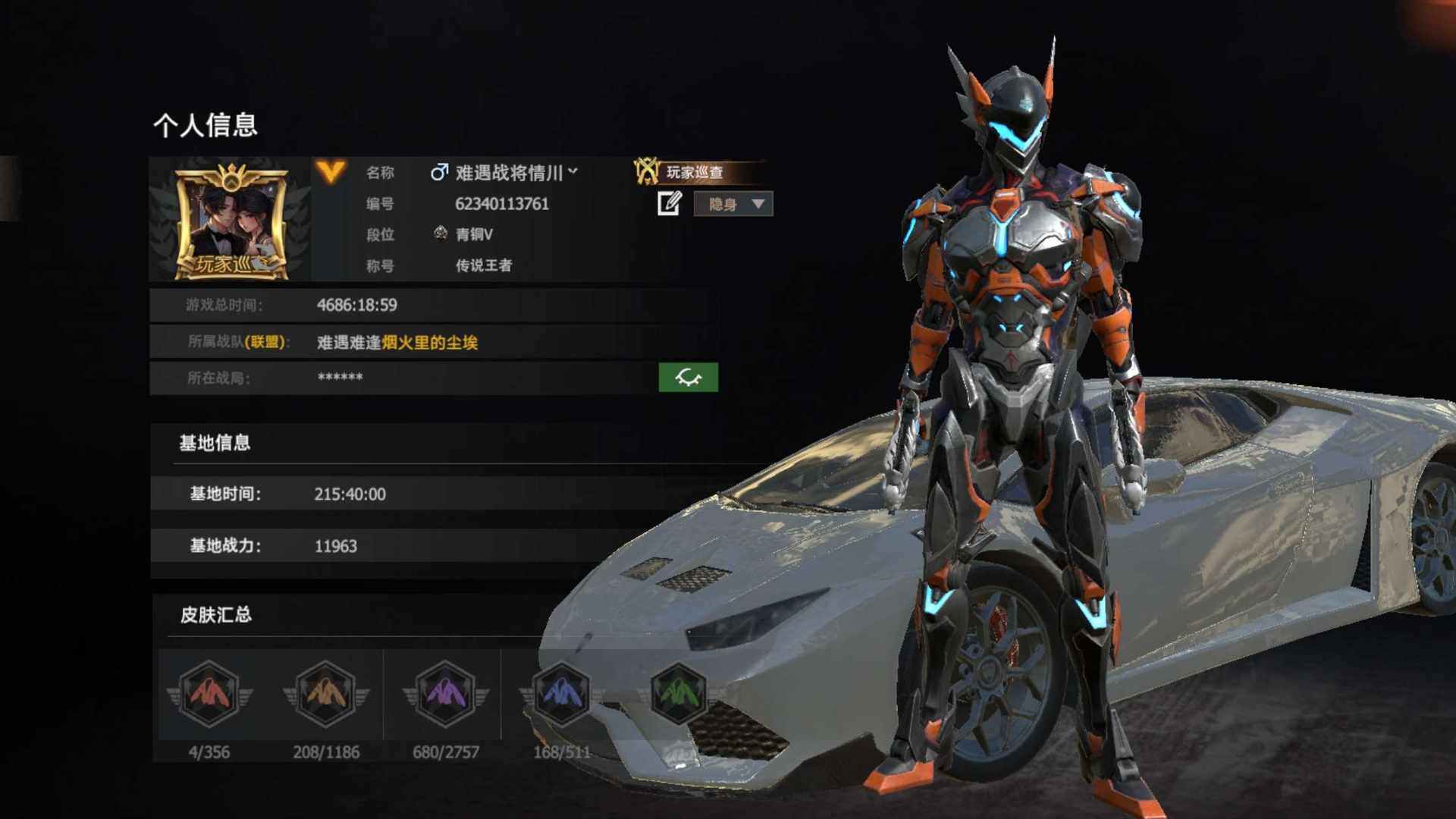This screenshot has width=1456, height=819.
Task: Expand the player name dropdown arrow
Action: (573, 172)
